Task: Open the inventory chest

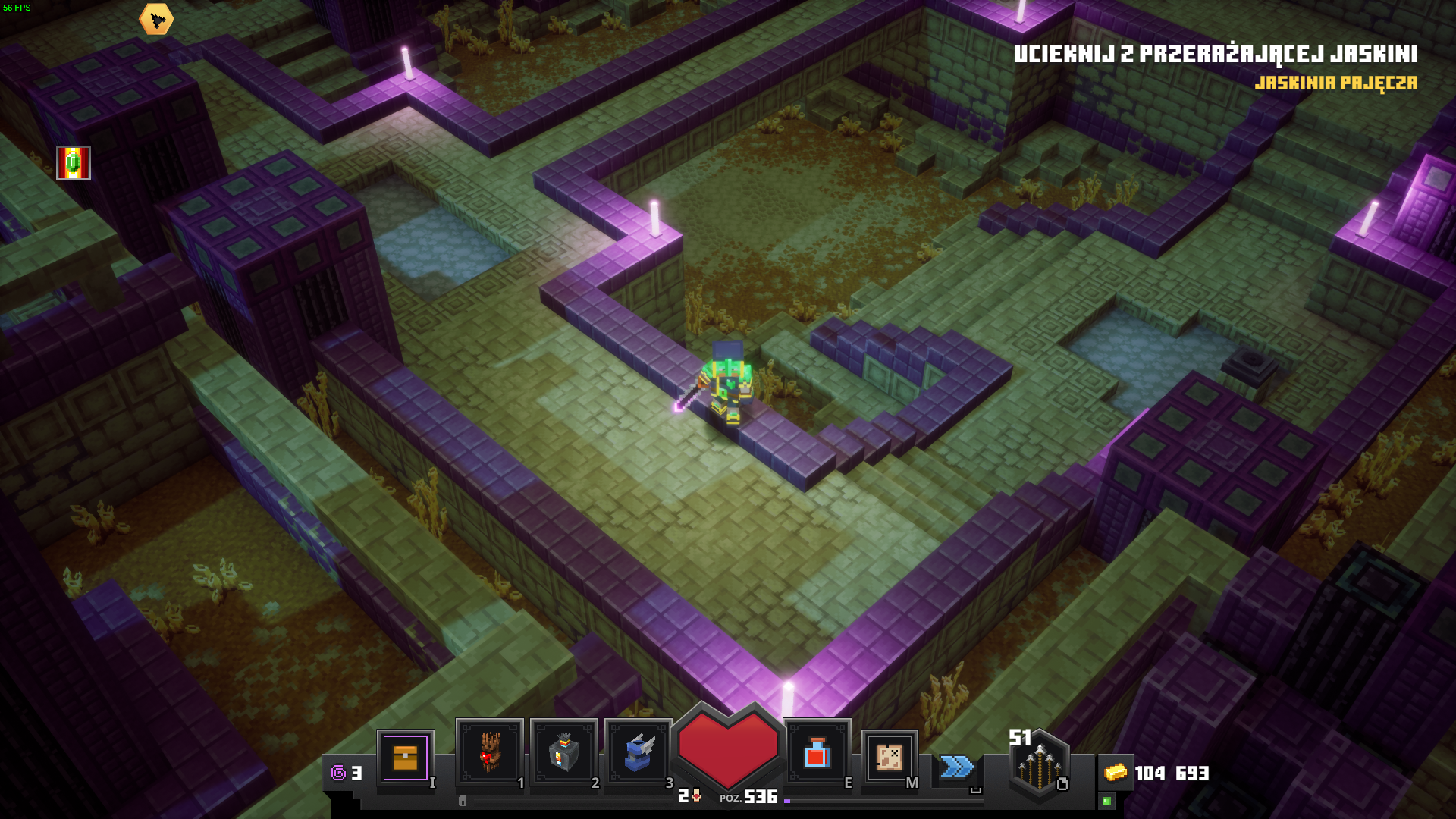Action: coord(405,757)
